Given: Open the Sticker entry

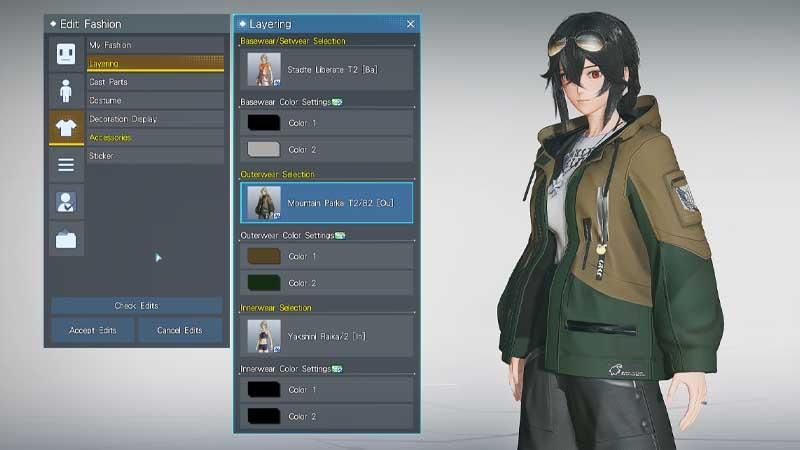Looking at the screenshot, I should tap(154, 156).
